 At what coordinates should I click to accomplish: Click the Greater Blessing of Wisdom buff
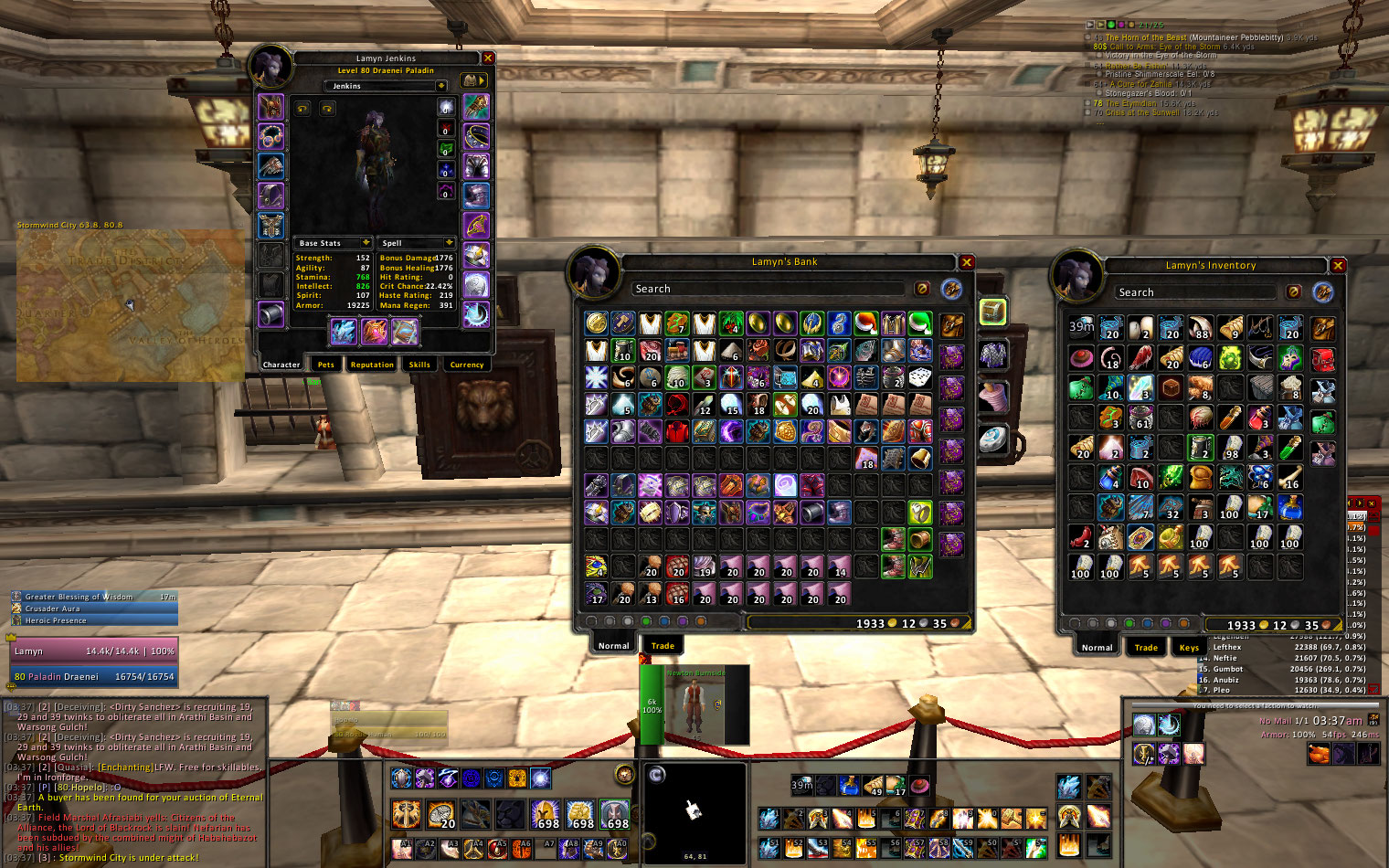[x=93, y=597]
